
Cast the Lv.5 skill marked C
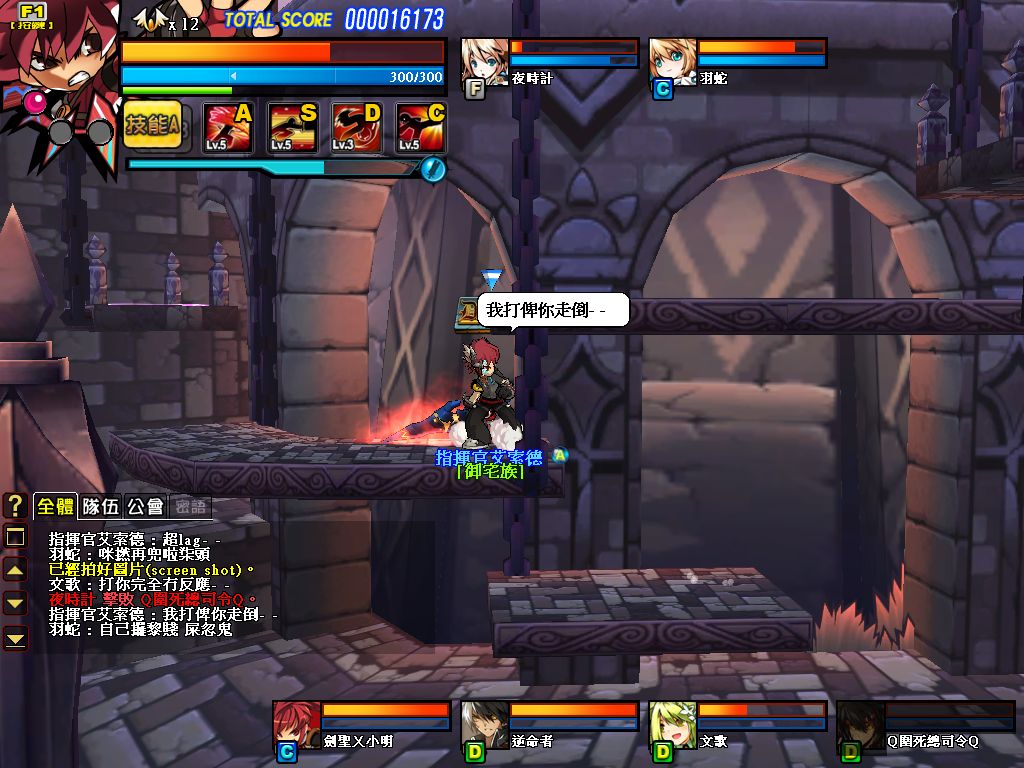point(421,127)
